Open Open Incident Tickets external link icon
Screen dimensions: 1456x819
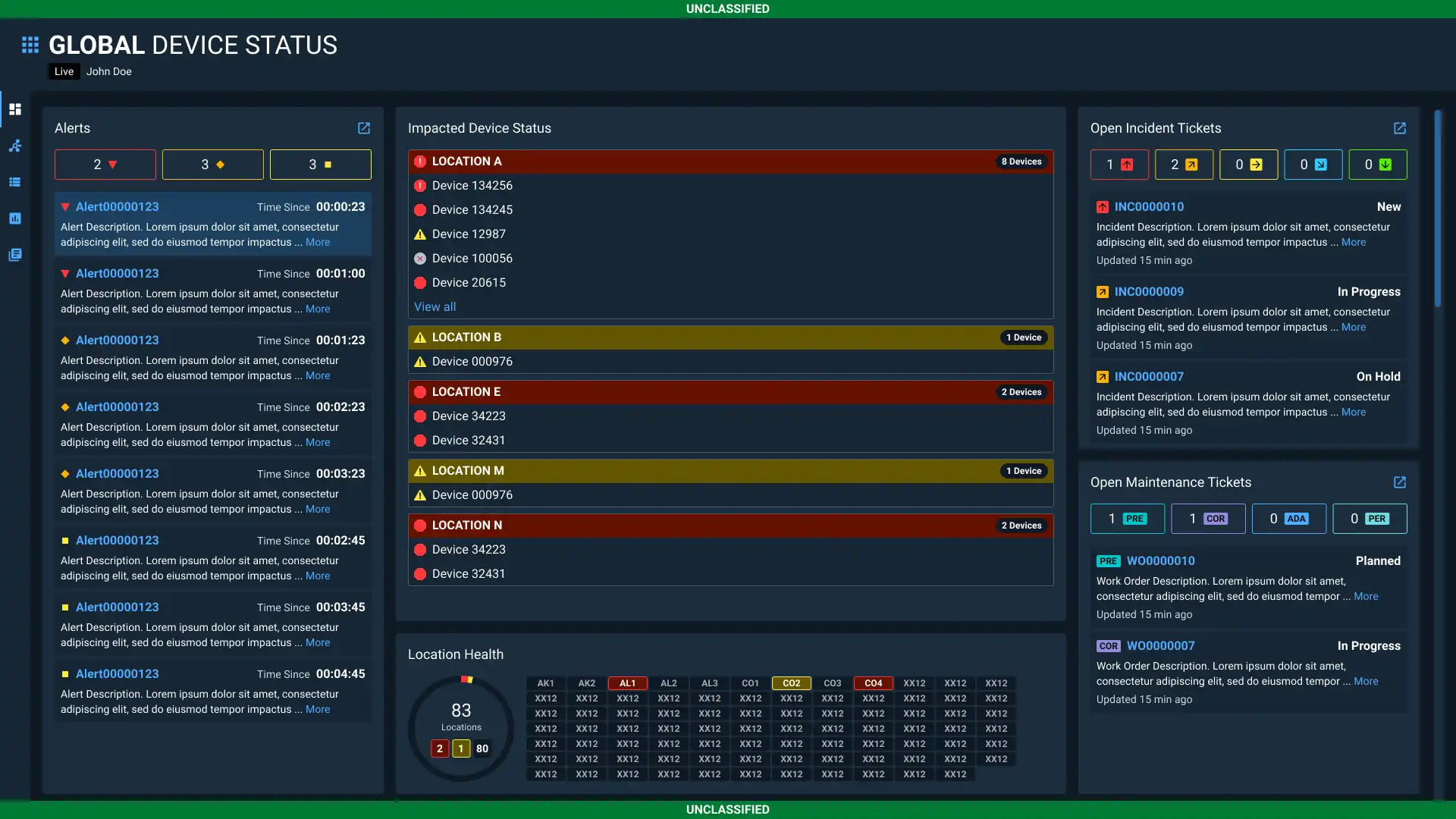tap(1399, 127)
